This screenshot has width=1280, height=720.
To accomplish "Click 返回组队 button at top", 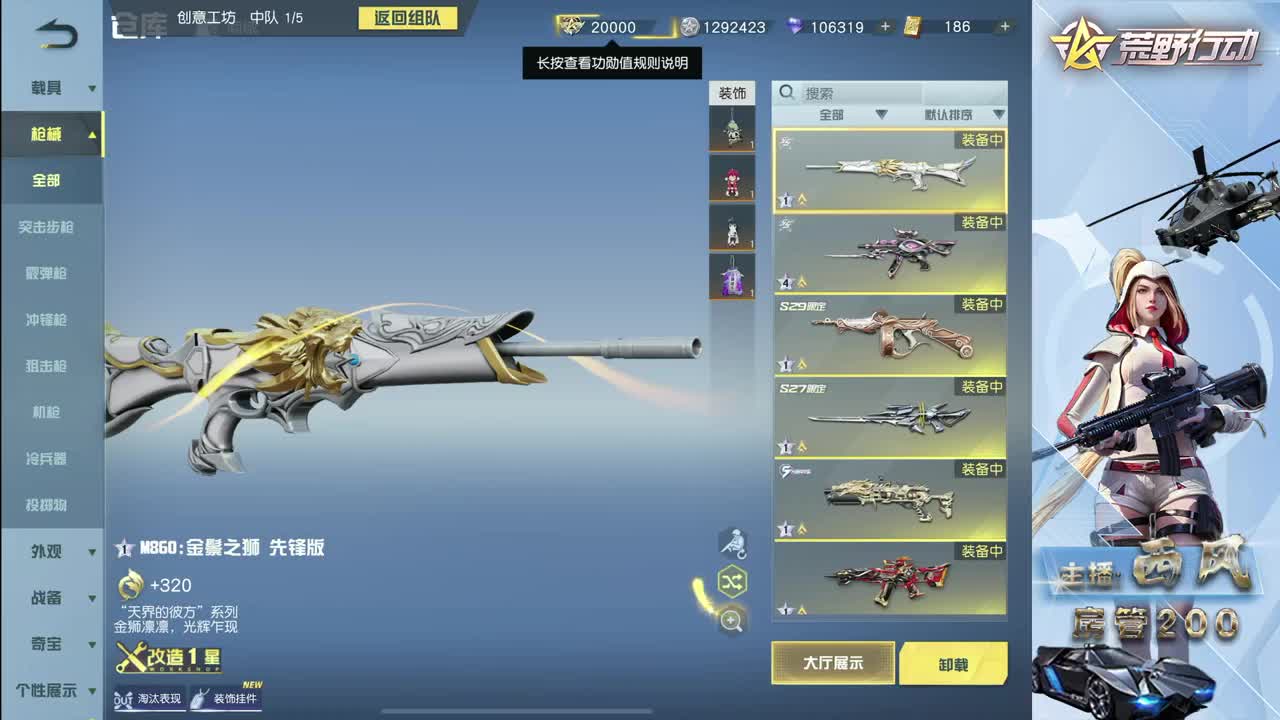I will coord(408,19).
